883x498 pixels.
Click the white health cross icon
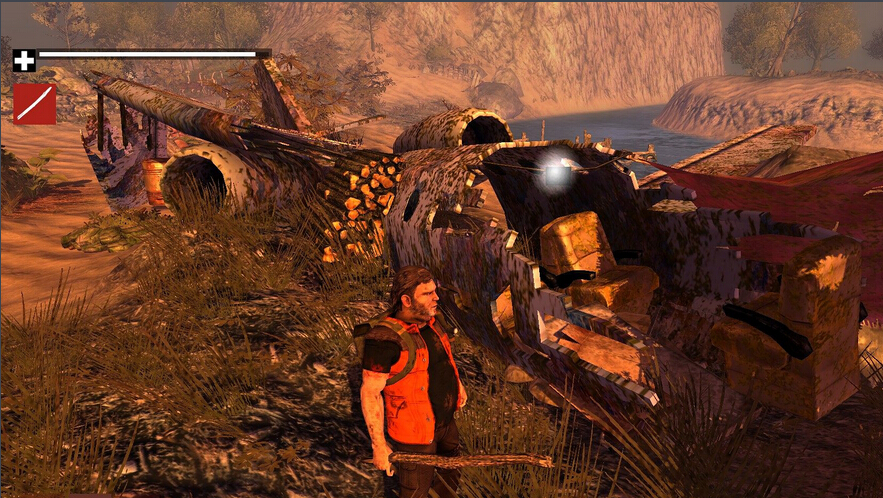24,60
